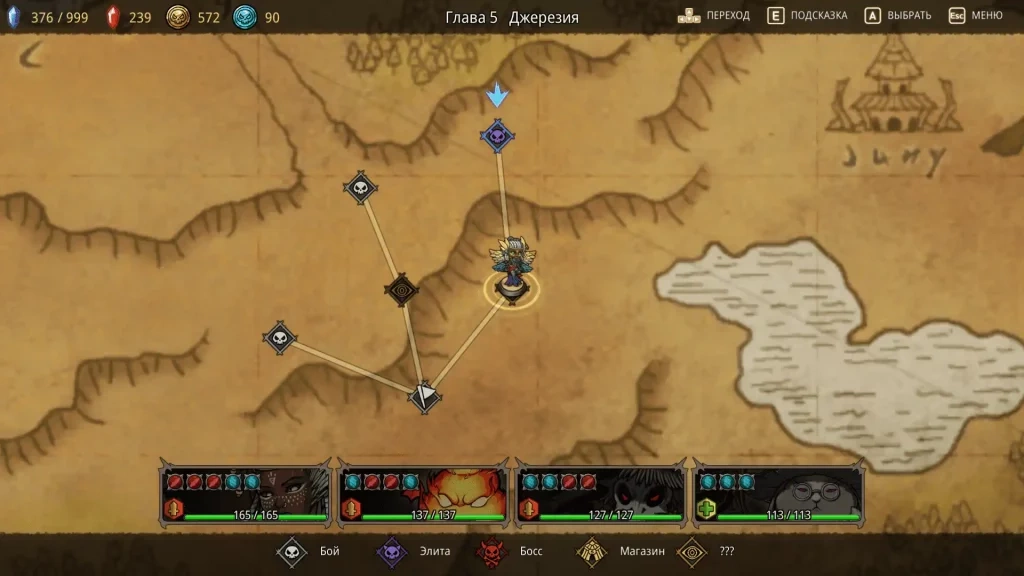Choose the fiery hero portrait with 137 HP
Image resolution: width=1024 pixels, height=576 pixels.
[423, 495]
